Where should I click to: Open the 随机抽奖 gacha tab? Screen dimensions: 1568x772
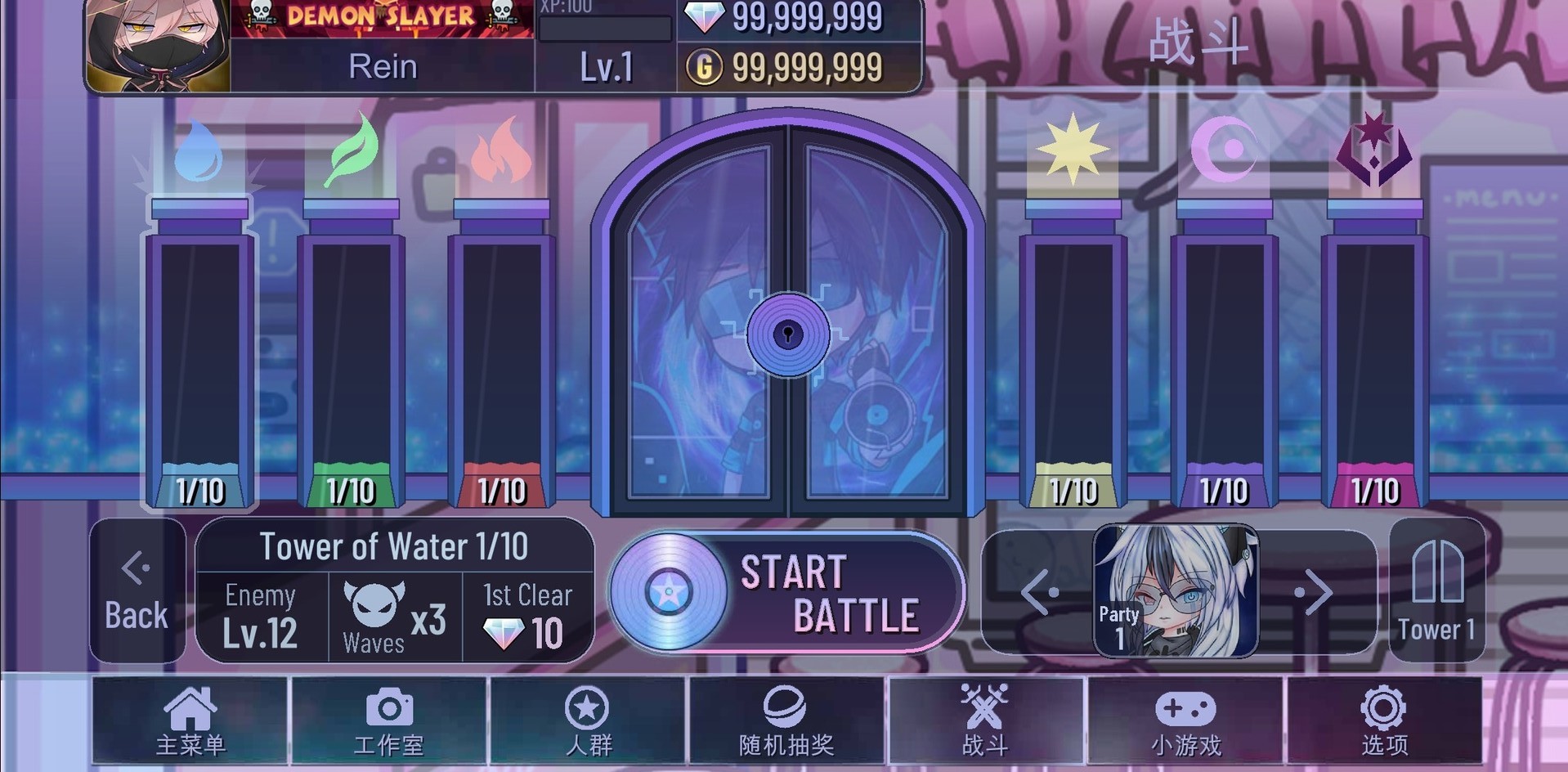pos(786,720)
